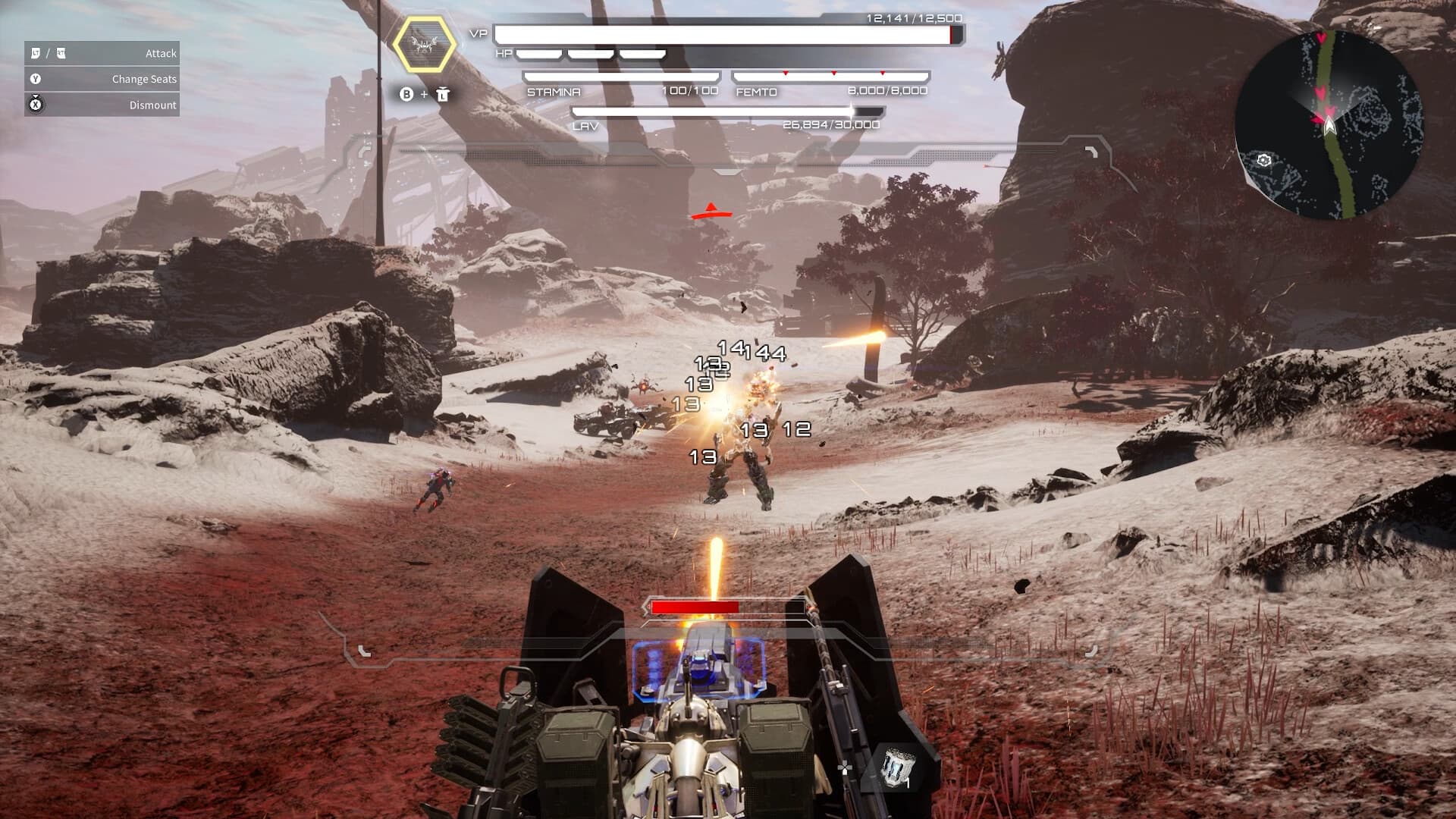1456x819 pixels.
Task: Click the gear-shaped marker on the minimap
Action: coord(1263,160)
